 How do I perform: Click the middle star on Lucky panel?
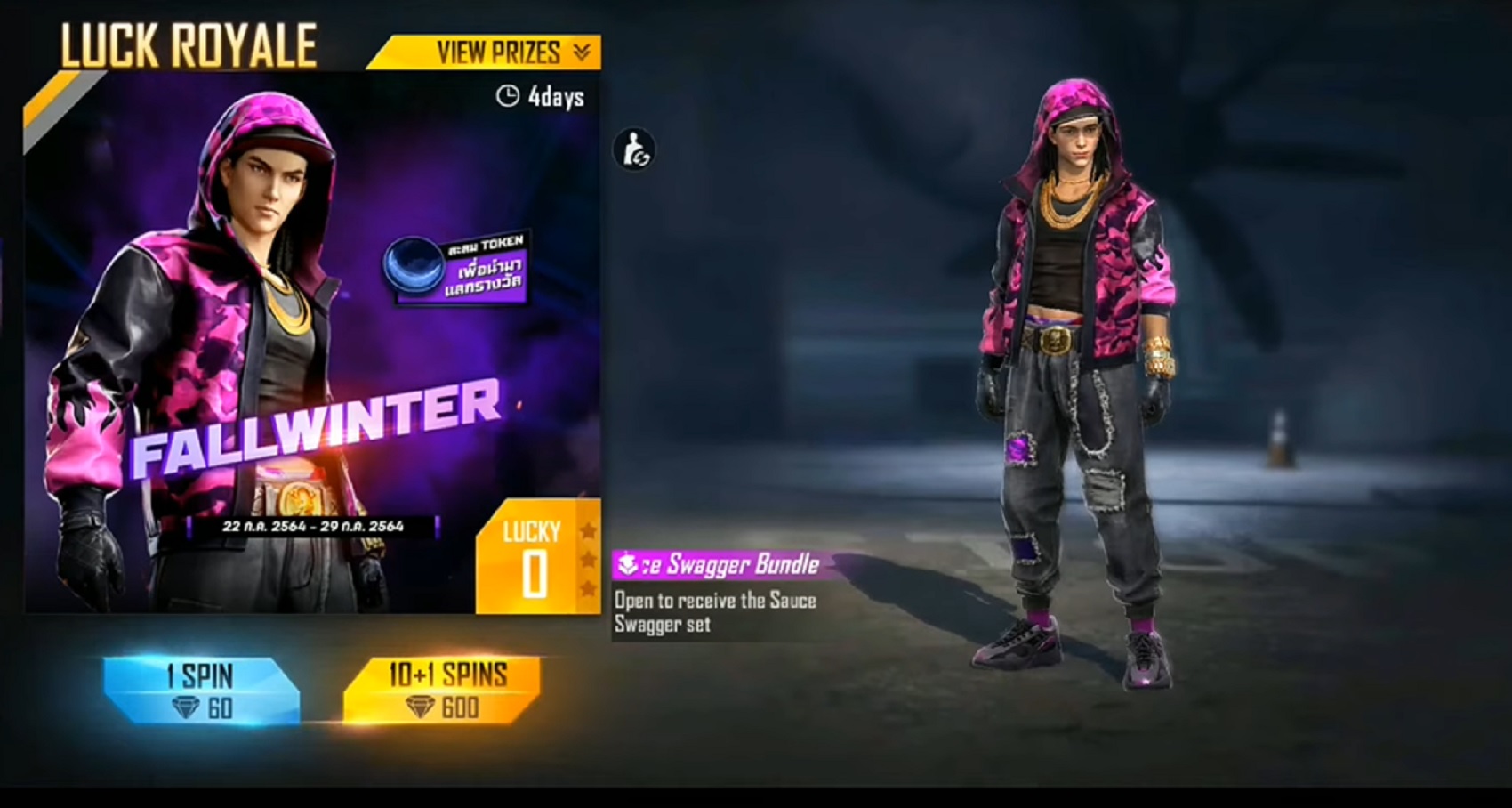point(587,559)
